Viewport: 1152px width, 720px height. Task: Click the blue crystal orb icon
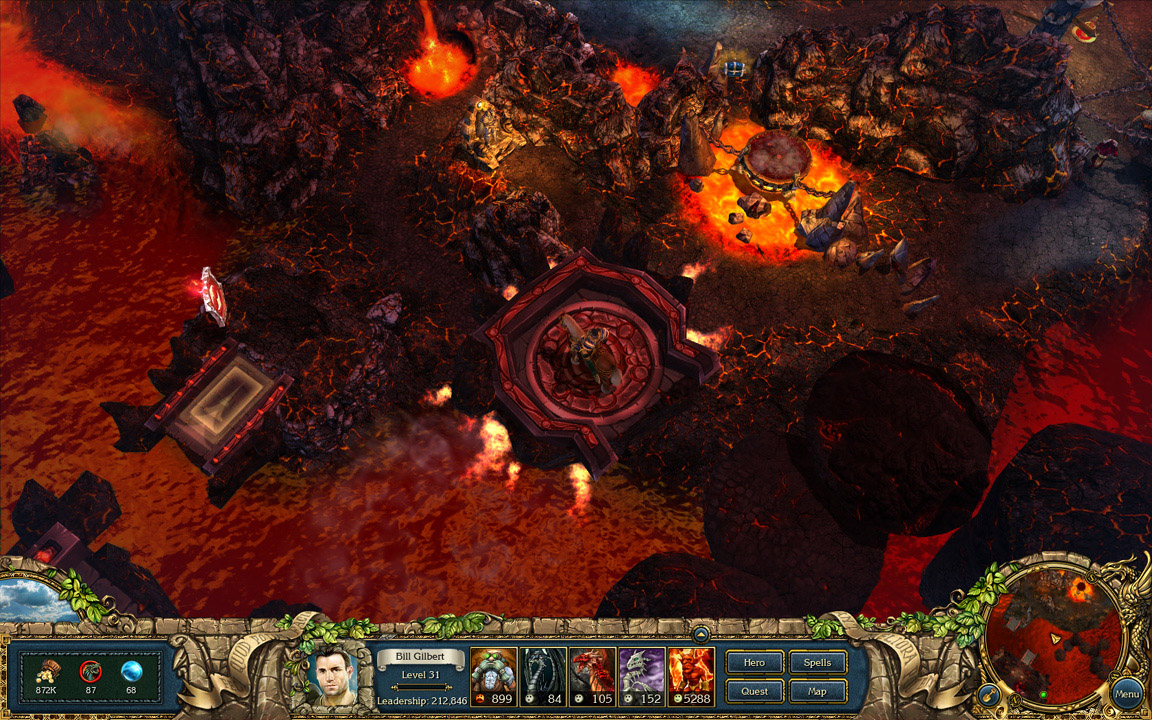(131, 672)
